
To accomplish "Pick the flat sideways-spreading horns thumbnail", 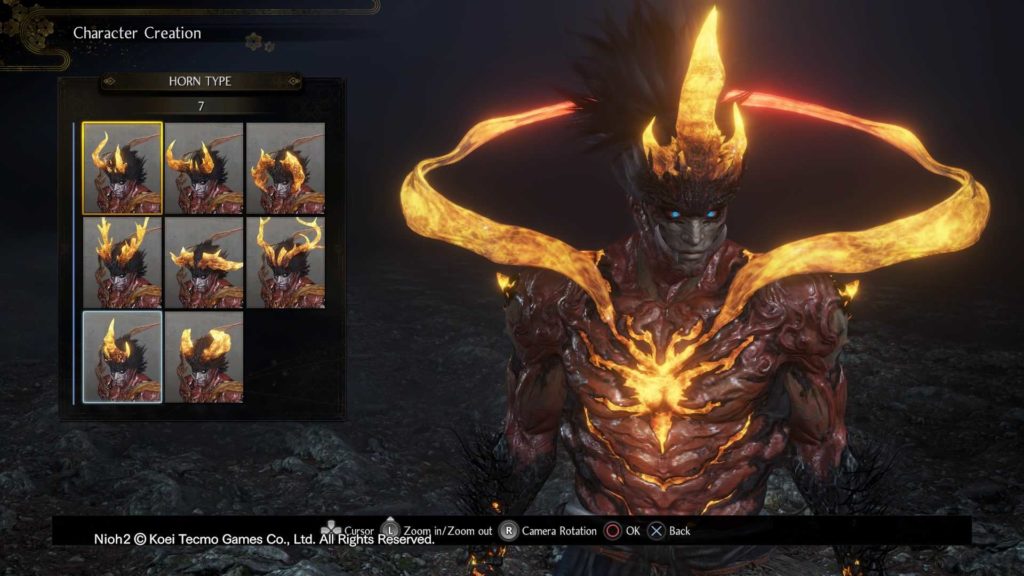I will pos(204,262).
